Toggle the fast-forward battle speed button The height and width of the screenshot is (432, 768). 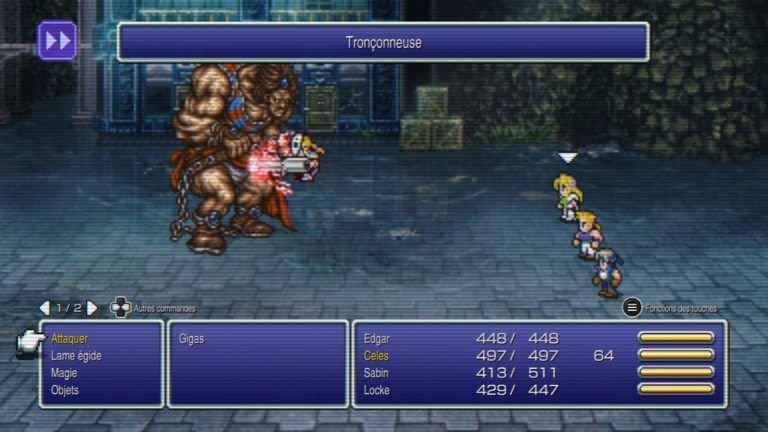click(x=57, y=40)
